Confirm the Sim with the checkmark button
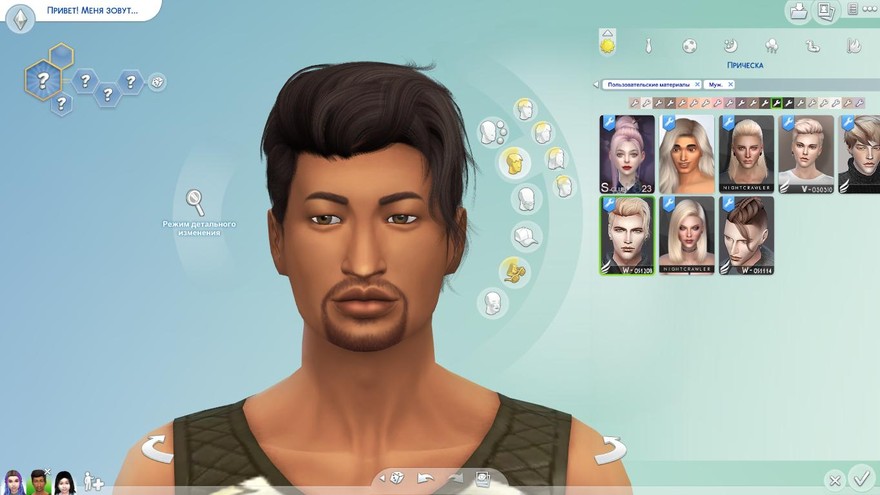This screenshot has width=880, height=495. point(859,479)
